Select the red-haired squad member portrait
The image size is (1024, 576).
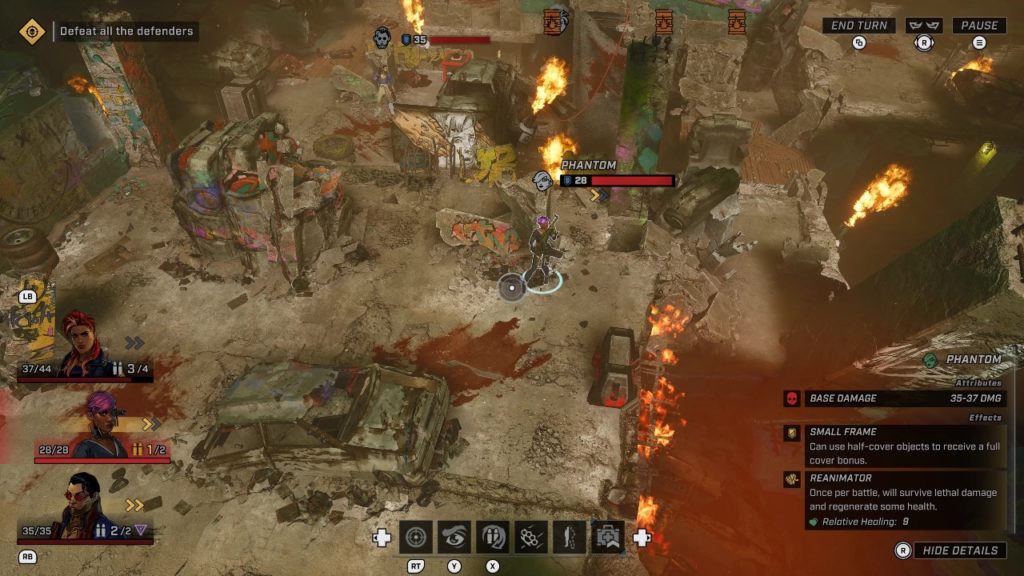pos(80,342)
